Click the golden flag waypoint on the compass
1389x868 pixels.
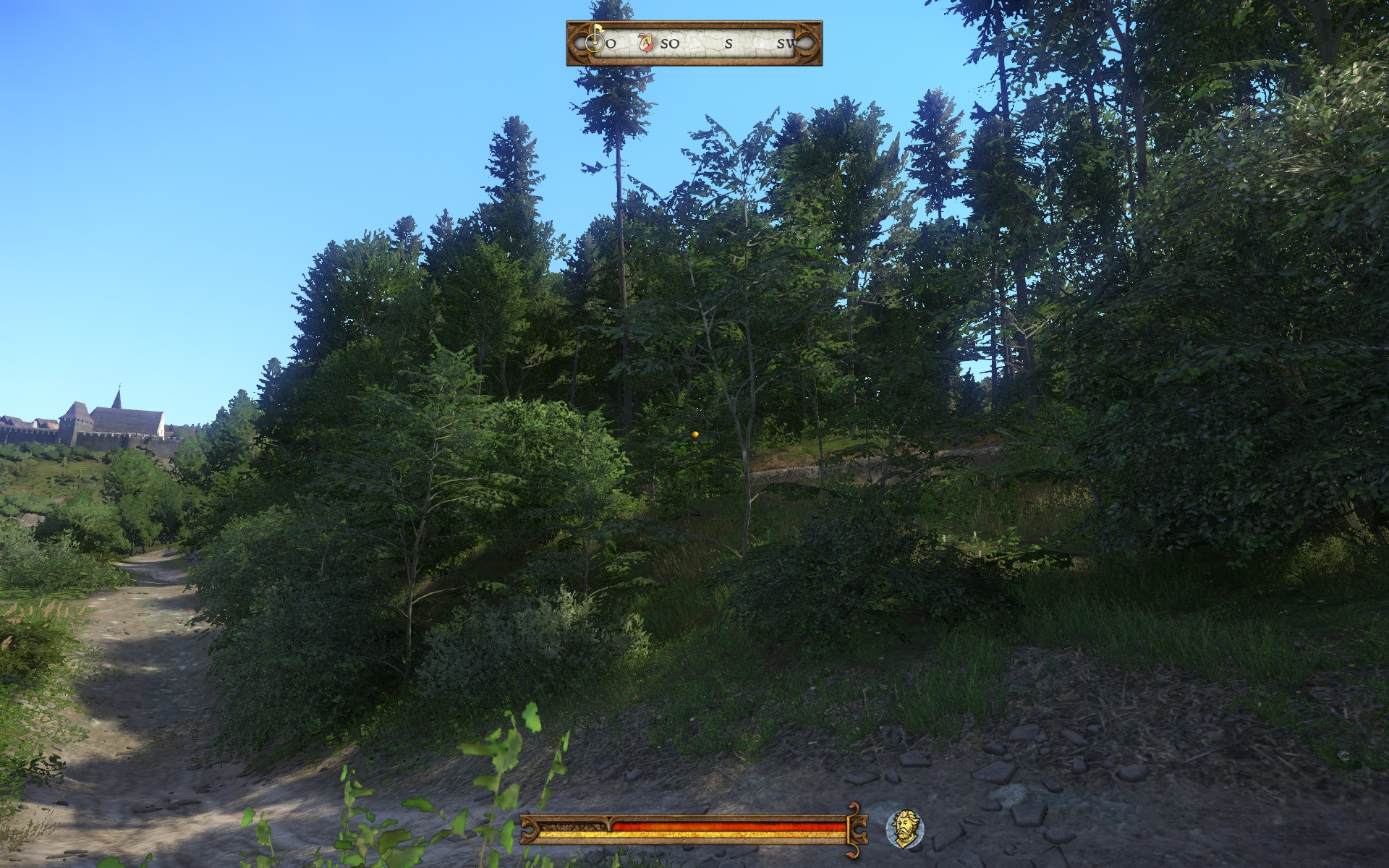click(595, 40)
